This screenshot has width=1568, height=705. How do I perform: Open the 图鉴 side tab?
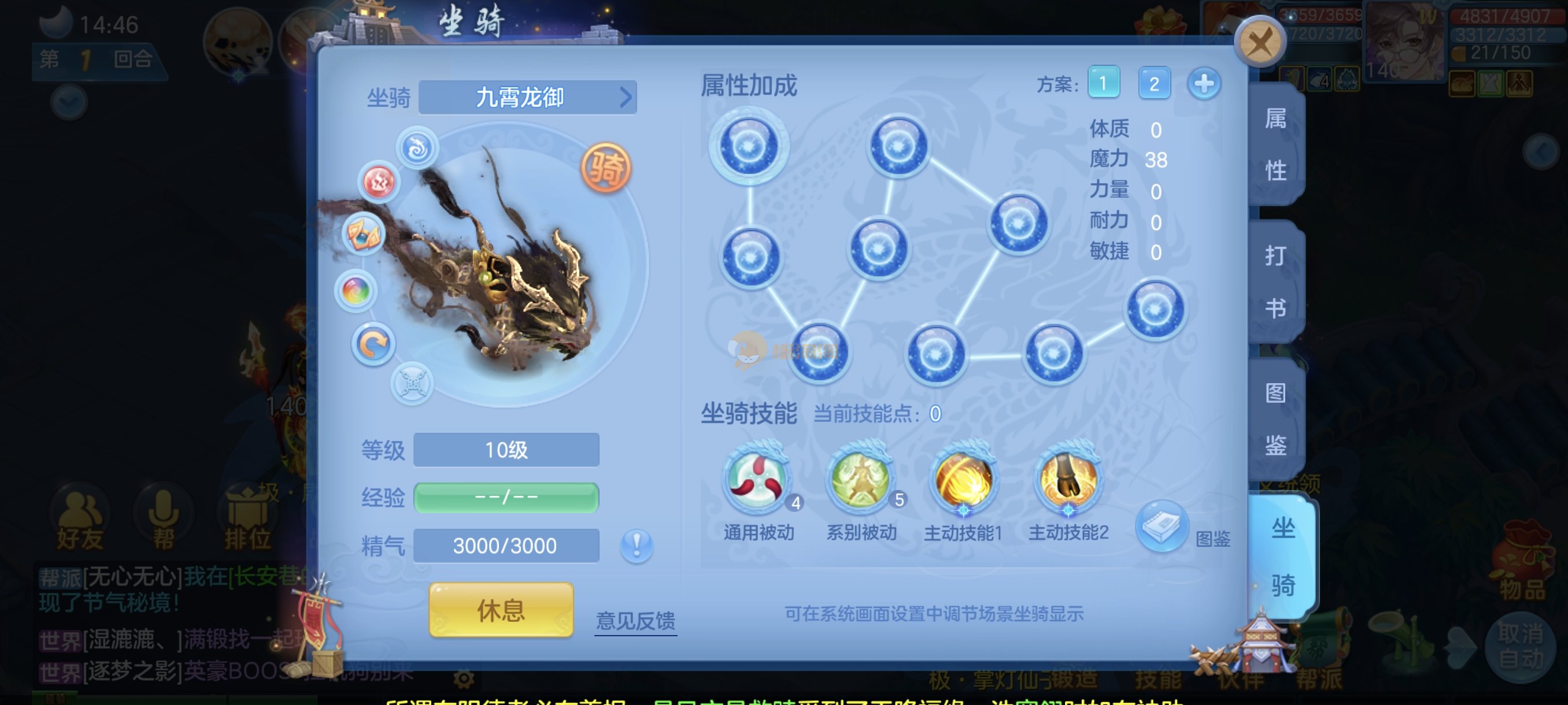pyautogui.click(x=1276, y=419)
